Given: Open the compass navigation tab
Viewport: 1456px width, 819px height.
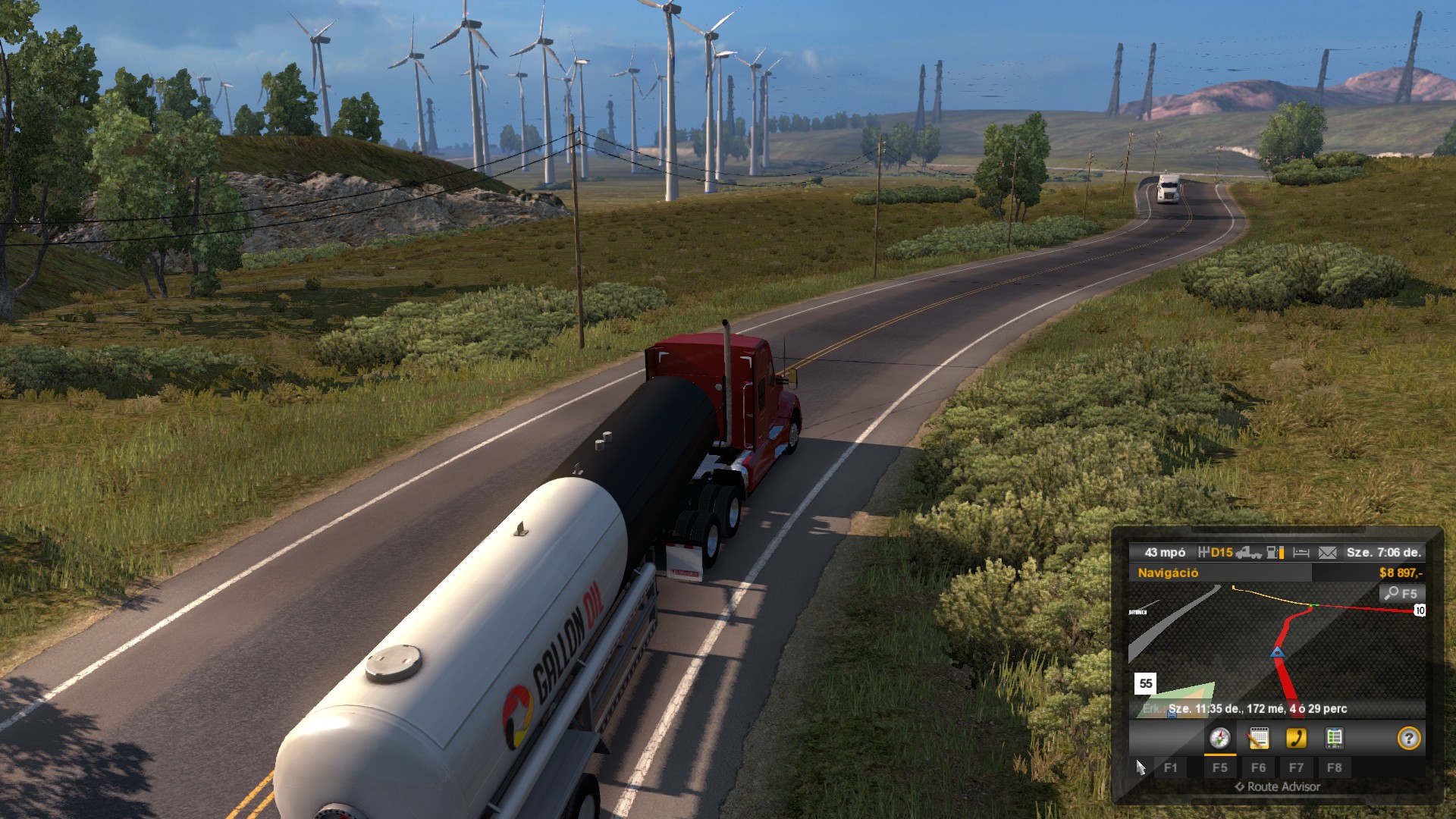Looking at the screenshot, I should tap(1219, 738).
